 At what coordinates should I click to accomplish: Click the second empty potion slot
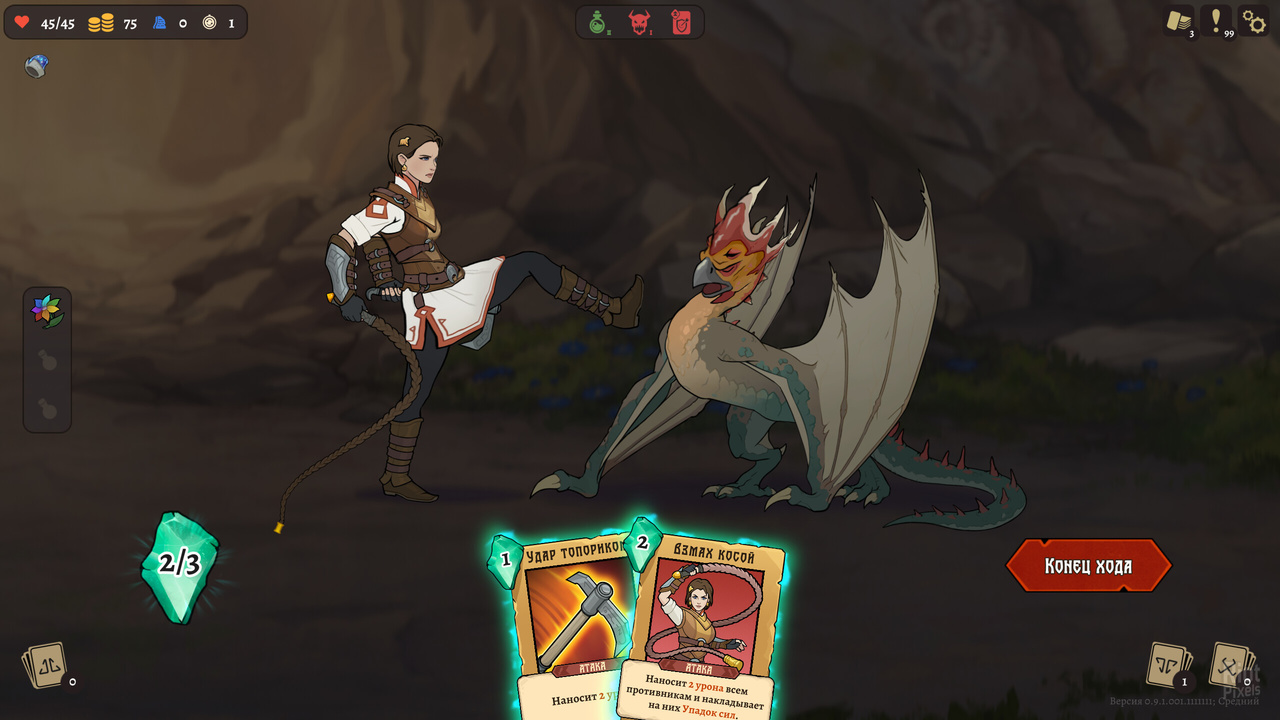(46, 409)
